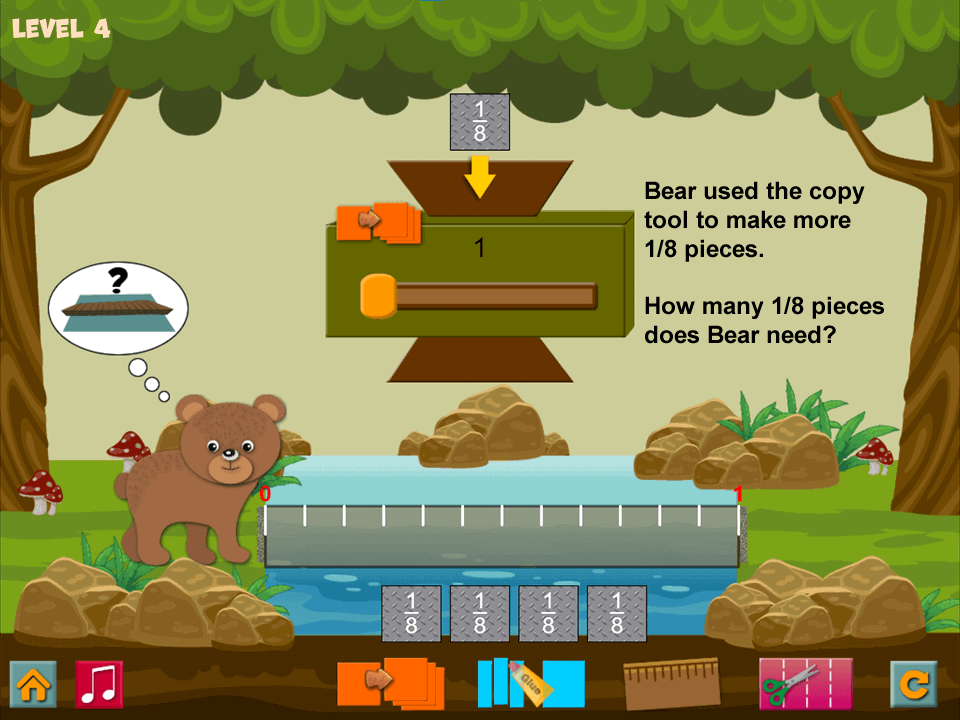Choose the glue tool
Image resolution: width=960 pixels, height=720 pixels.
tap(530, 683)
